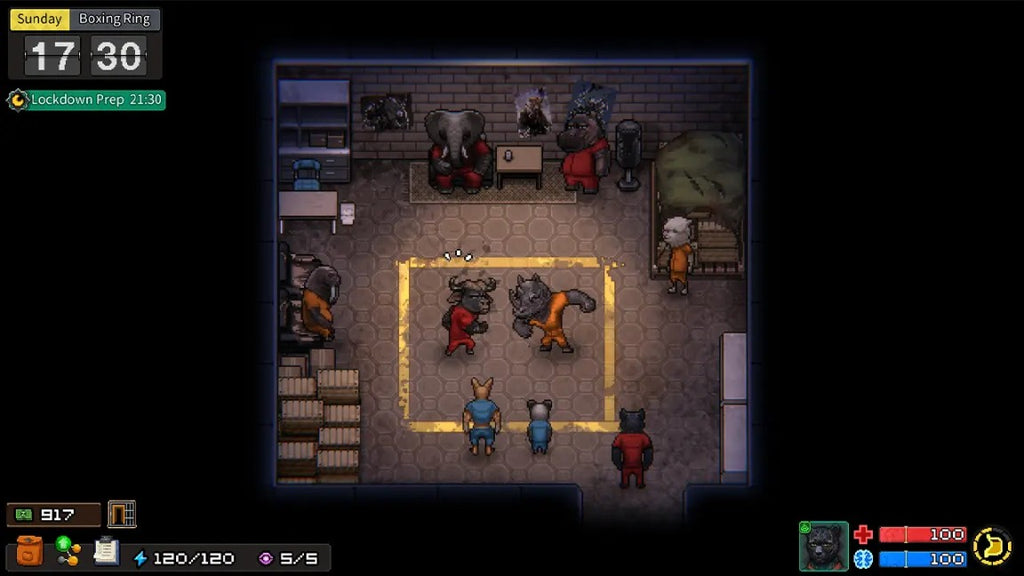Click the prison cell door icon
This screenshot has width=1024, height=576.
121,514
